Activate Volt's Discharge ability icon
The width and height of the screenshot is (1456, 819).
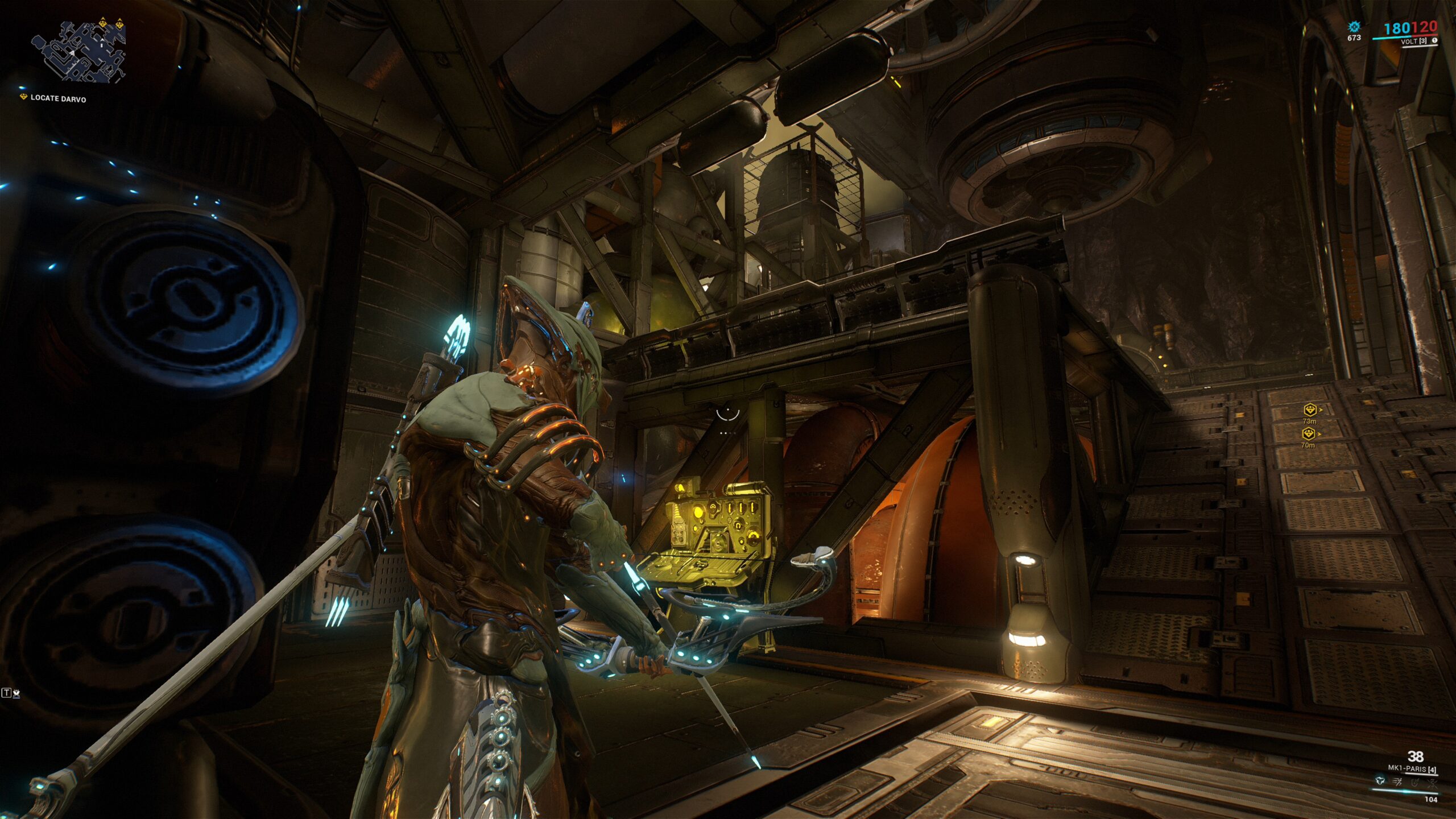(x=1431, y=781)
